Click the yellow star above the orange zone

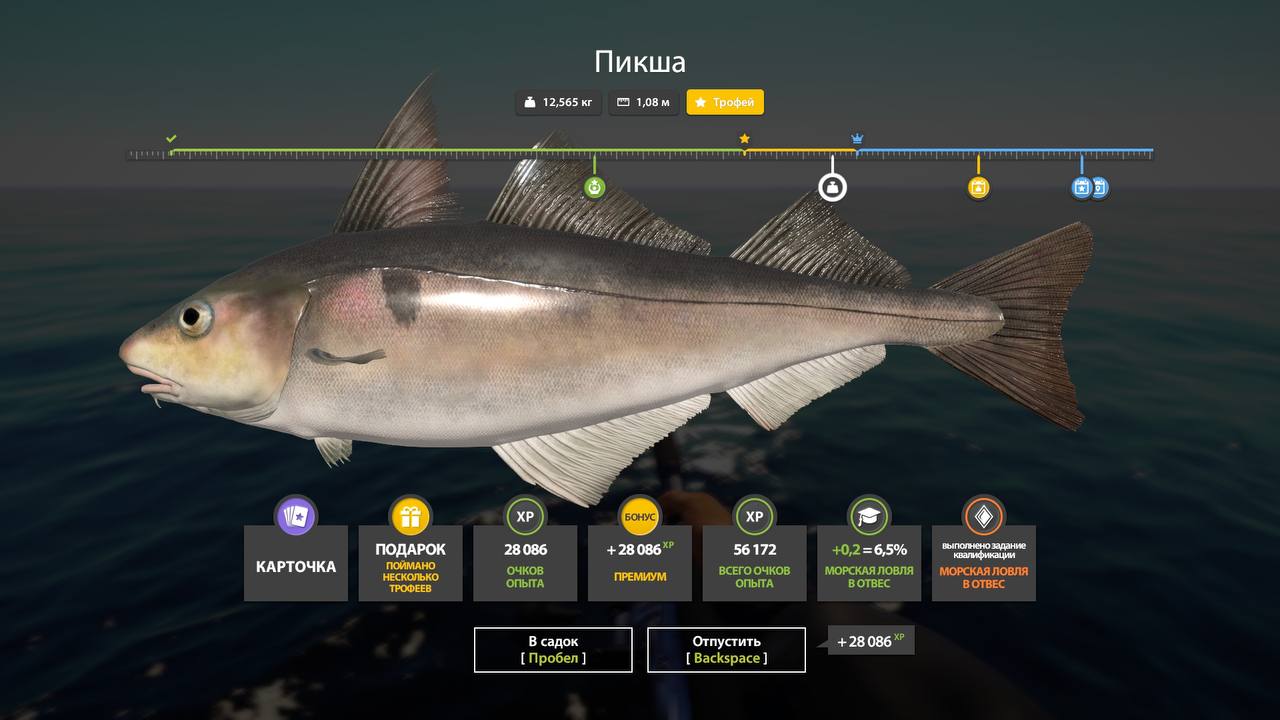click(745, 138)
